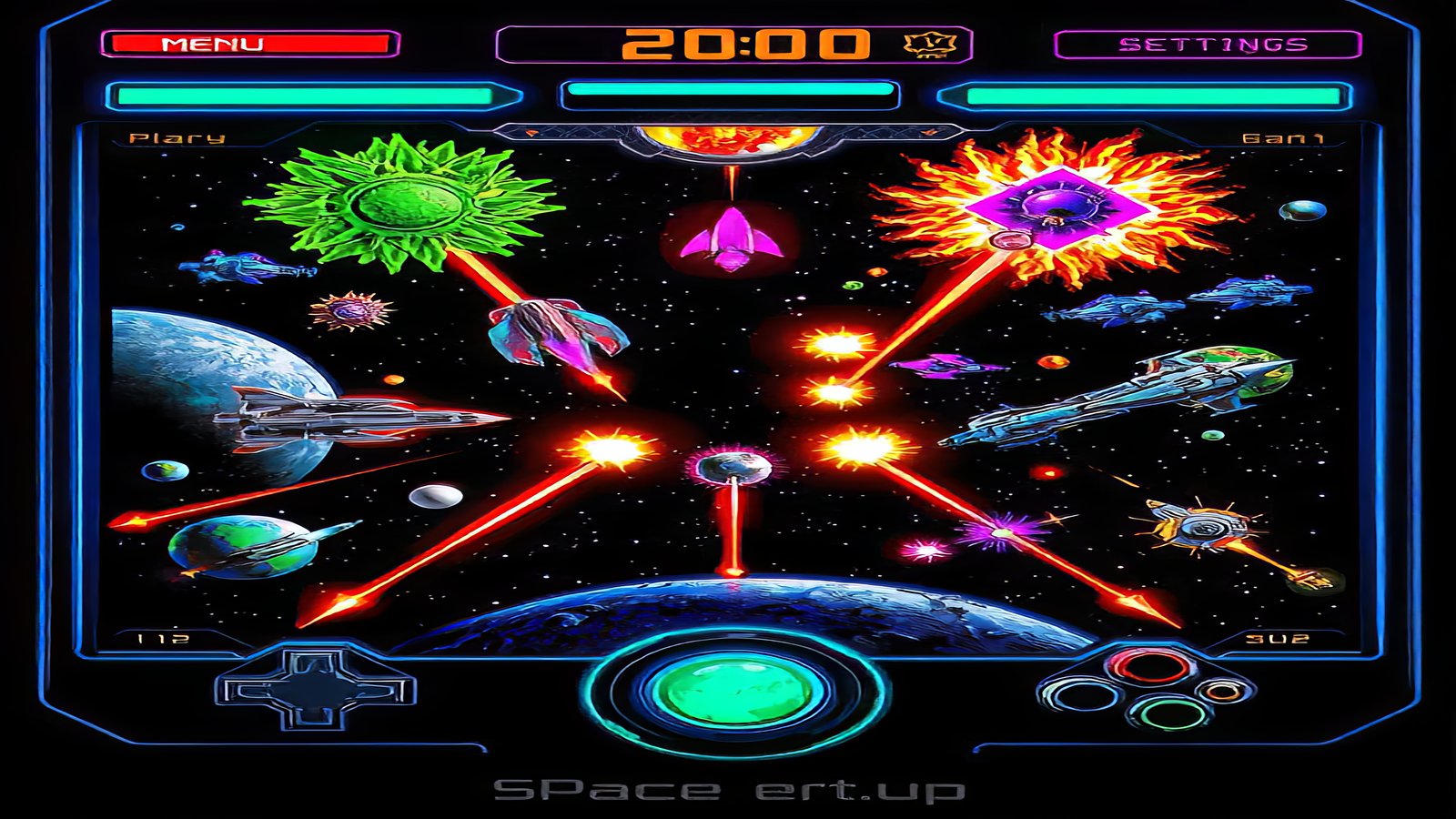The width and height of the screenshot is (1456, 819).
Task: Tap the satellite sprite on the right side
Action: (x=1201, y=528)
